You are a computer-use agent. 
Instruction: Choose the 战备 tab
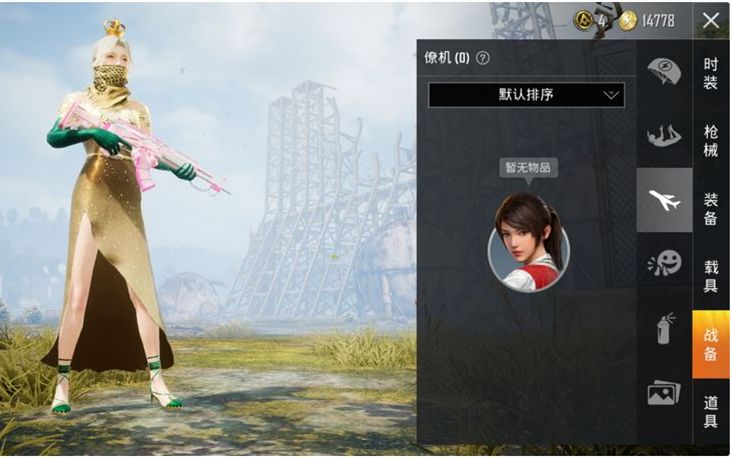(x=710, y=344)
